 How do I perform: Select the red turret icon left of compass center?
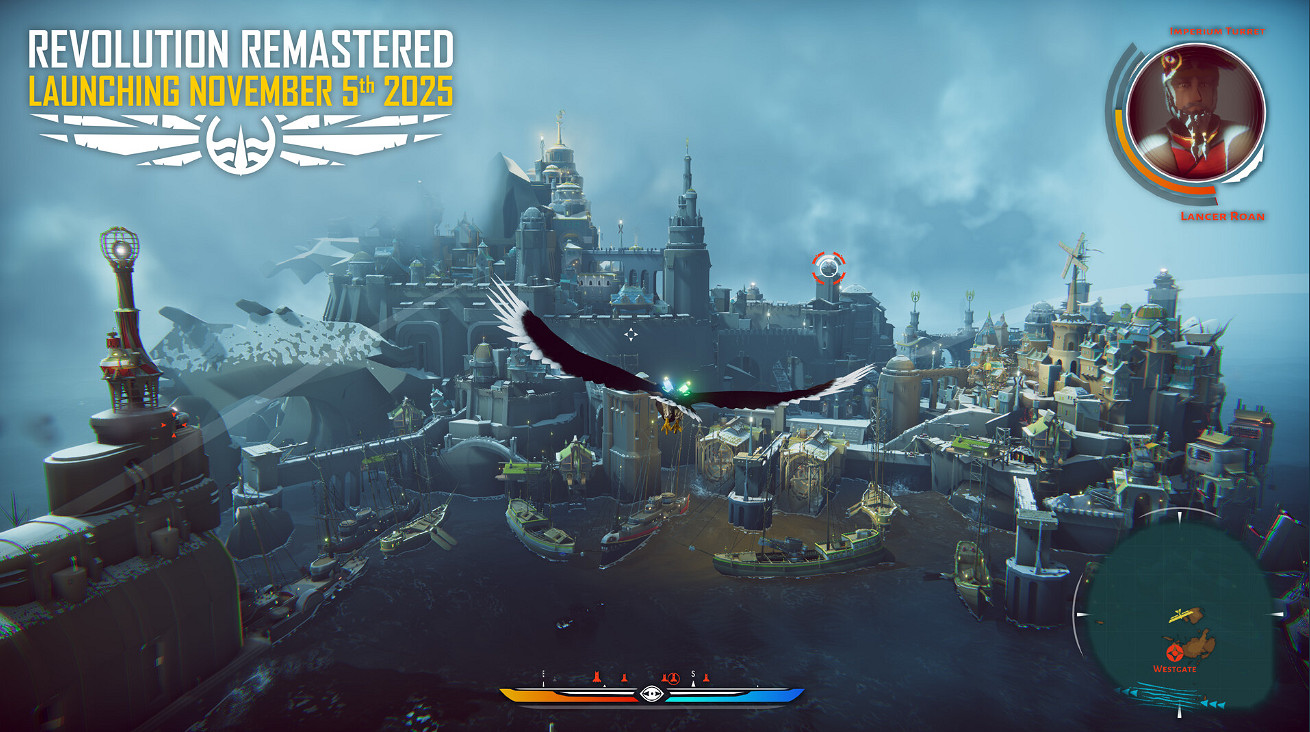[624, 678]
